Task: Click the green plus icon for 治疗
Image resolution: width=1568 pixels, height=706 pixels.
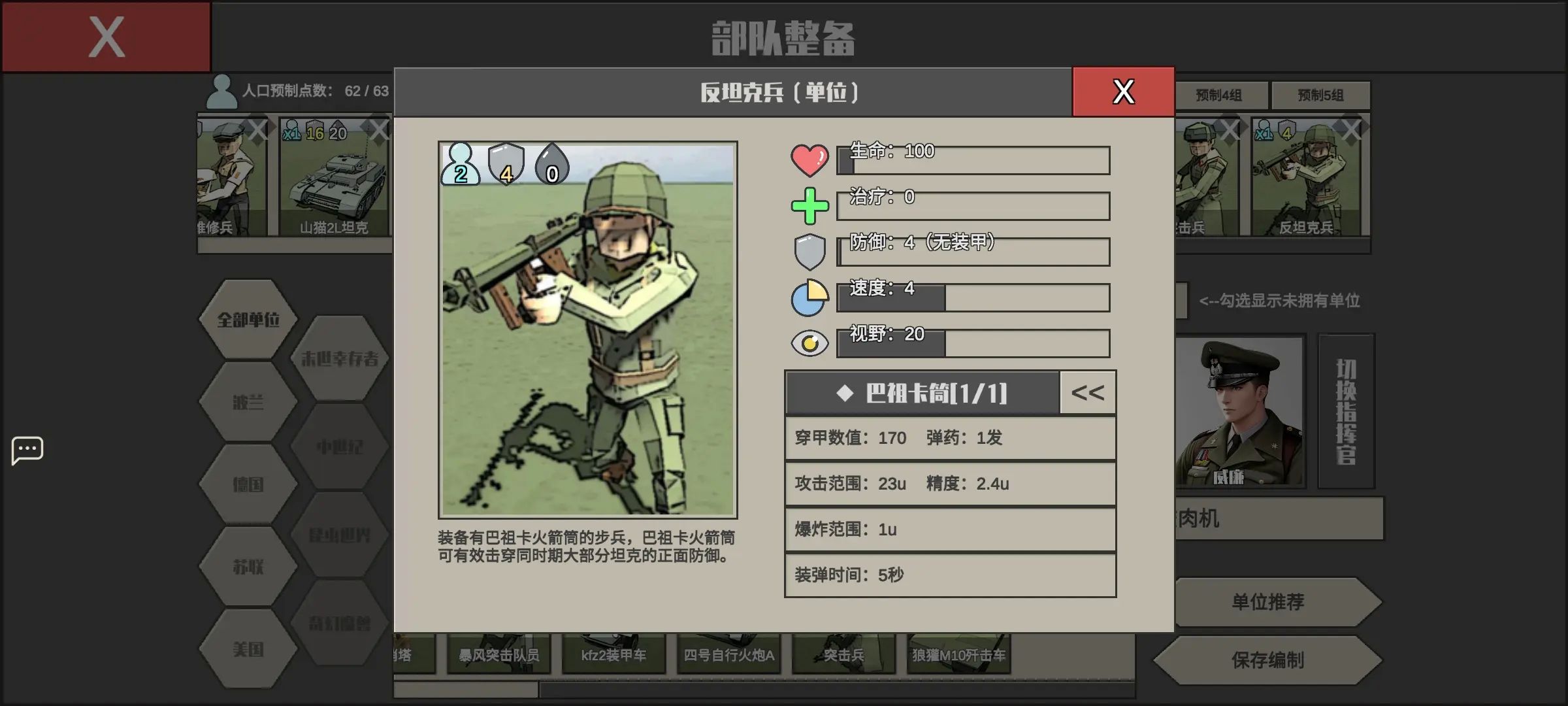Action: [x=810, y=206]
